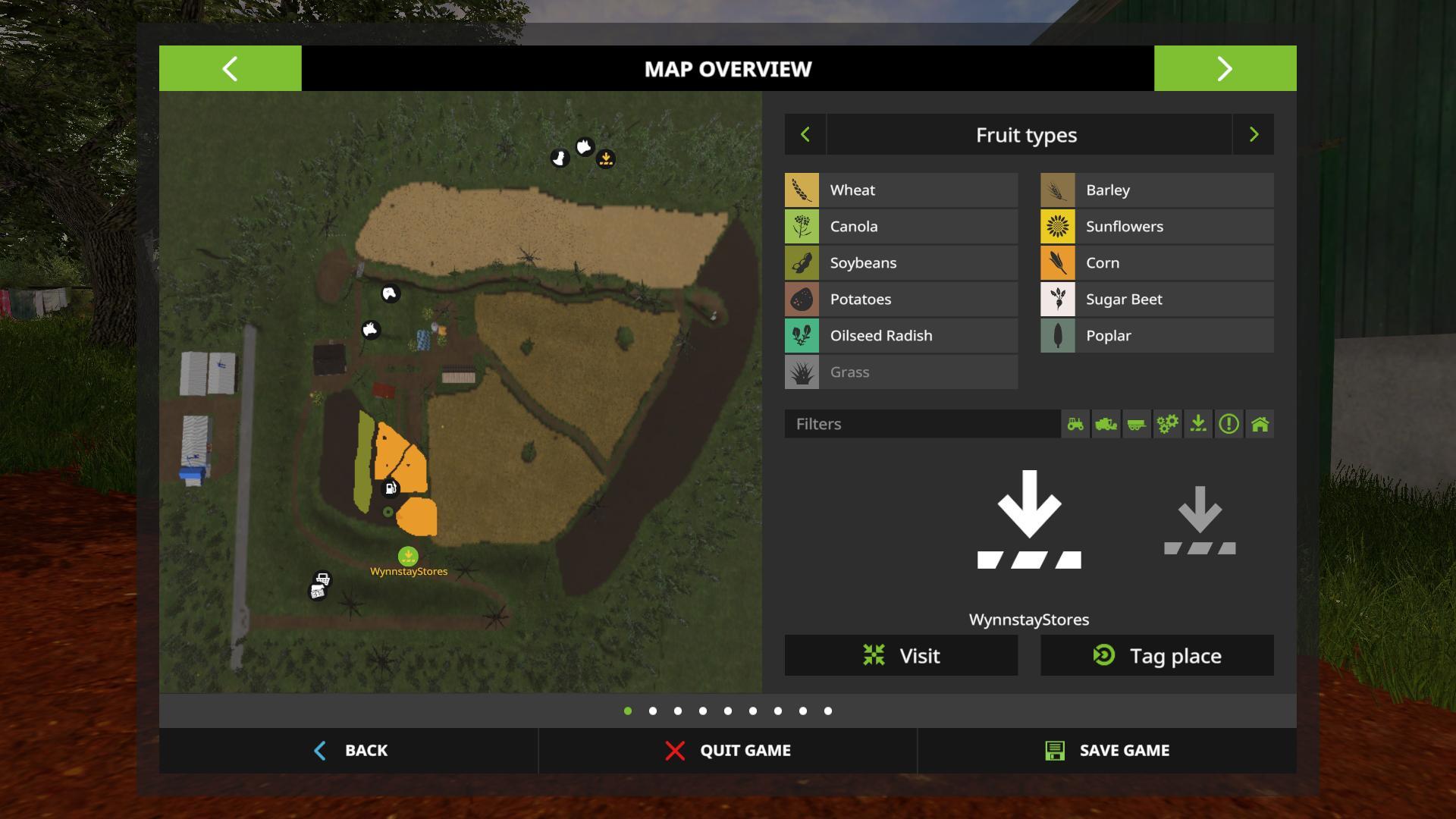
Task: Toggle the house filter icon
Action: tap(1260, 424)
